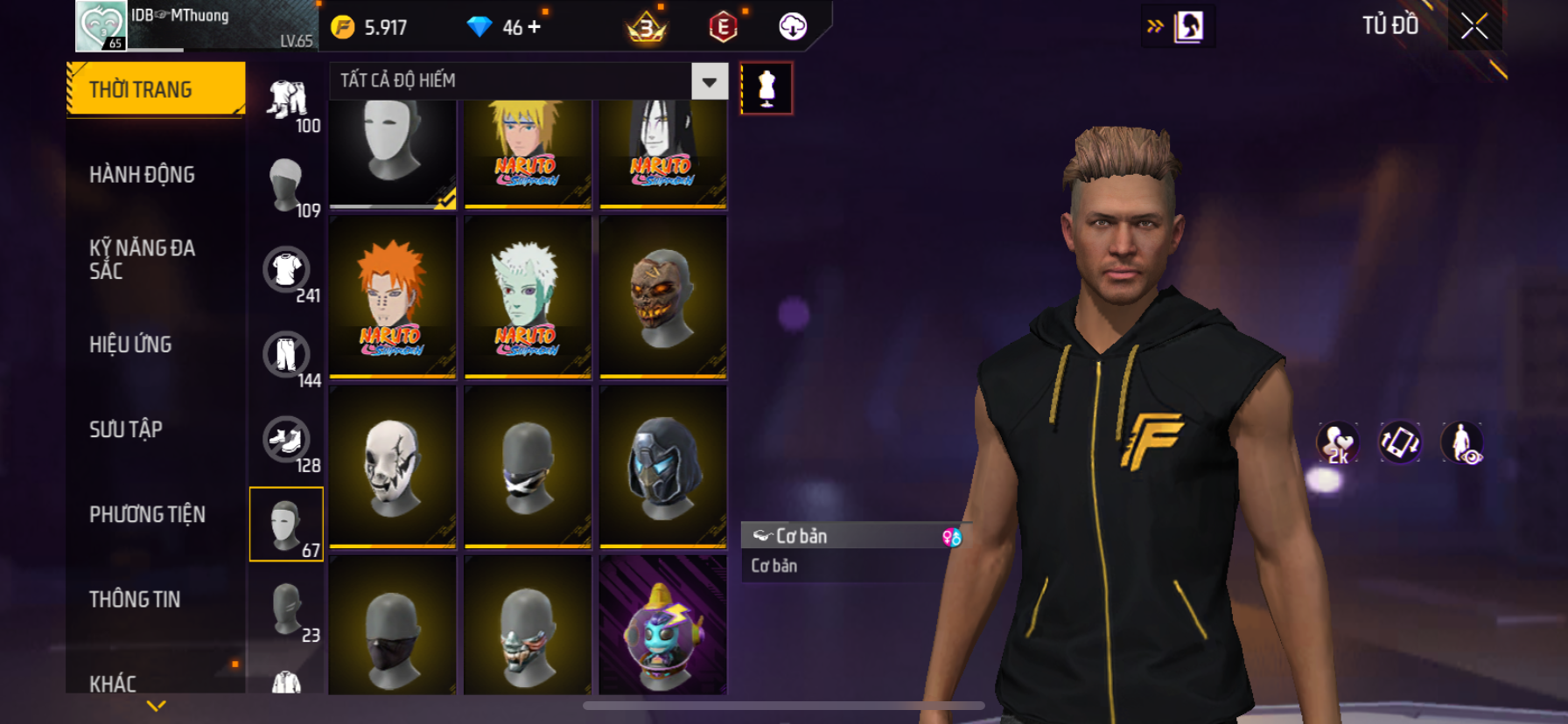Viewport: 1568px width, 724px height.
Task: Select the outfit set category with 100 items
Action: (287, 100)
